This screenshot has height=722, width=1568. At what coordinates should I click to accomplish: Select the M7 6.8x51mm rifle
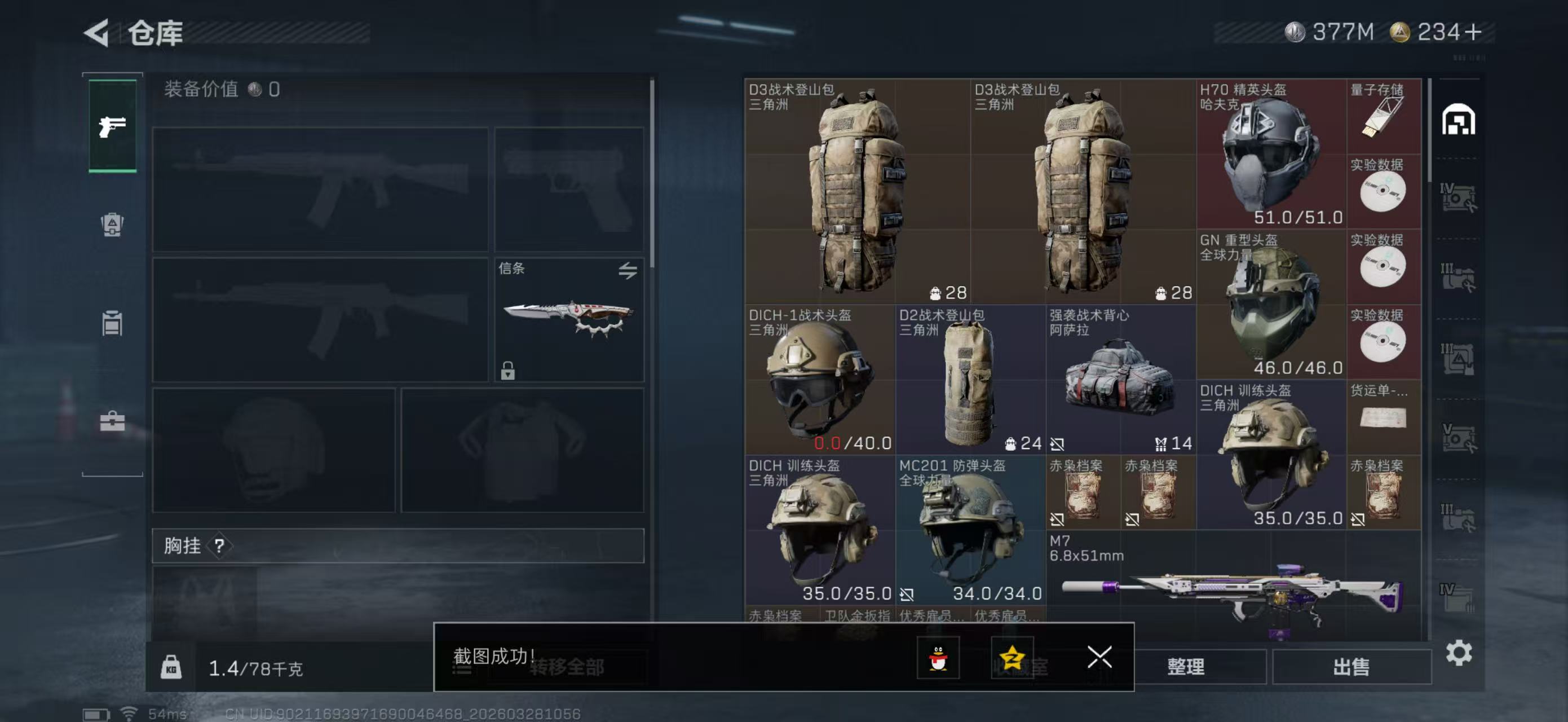pos(1233,587)
